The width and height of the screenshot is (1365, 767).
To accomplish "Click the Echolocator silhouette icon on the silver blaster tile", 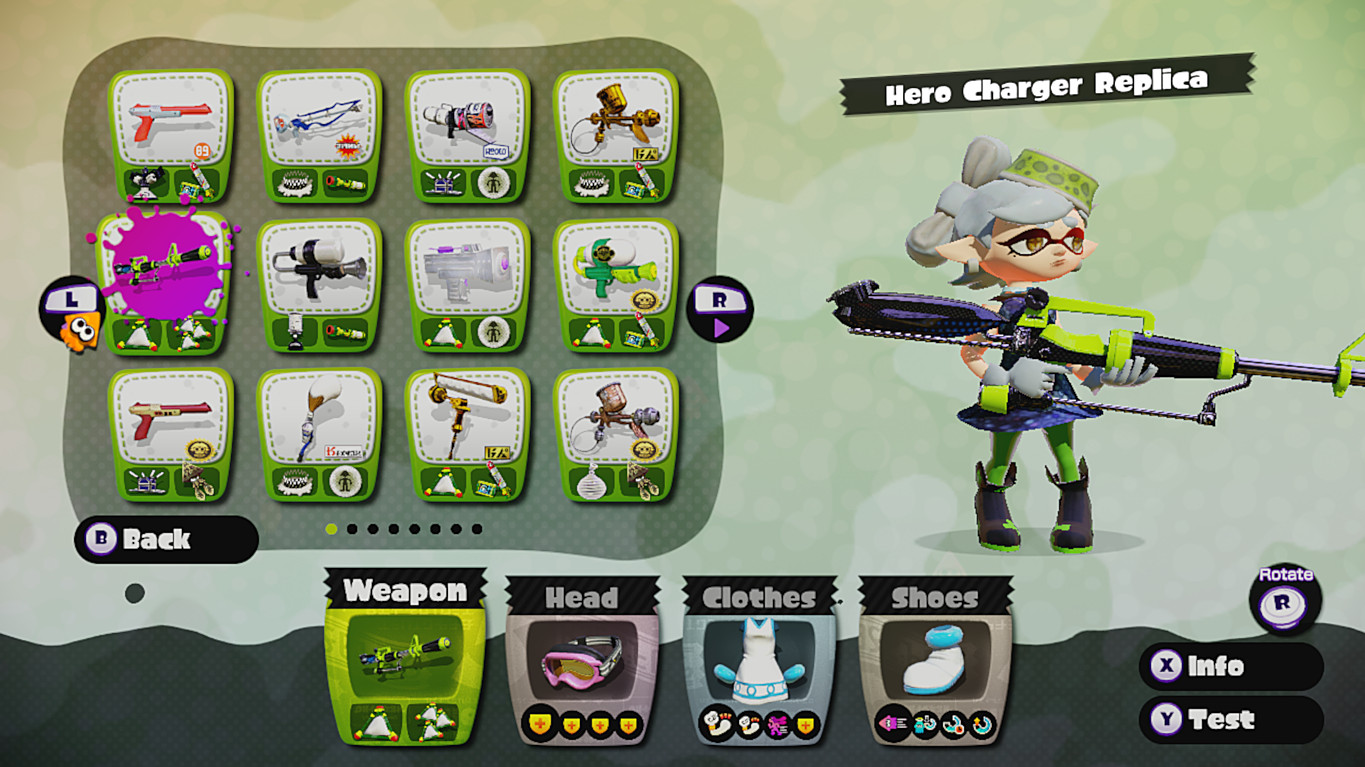I will click(493, 333).
